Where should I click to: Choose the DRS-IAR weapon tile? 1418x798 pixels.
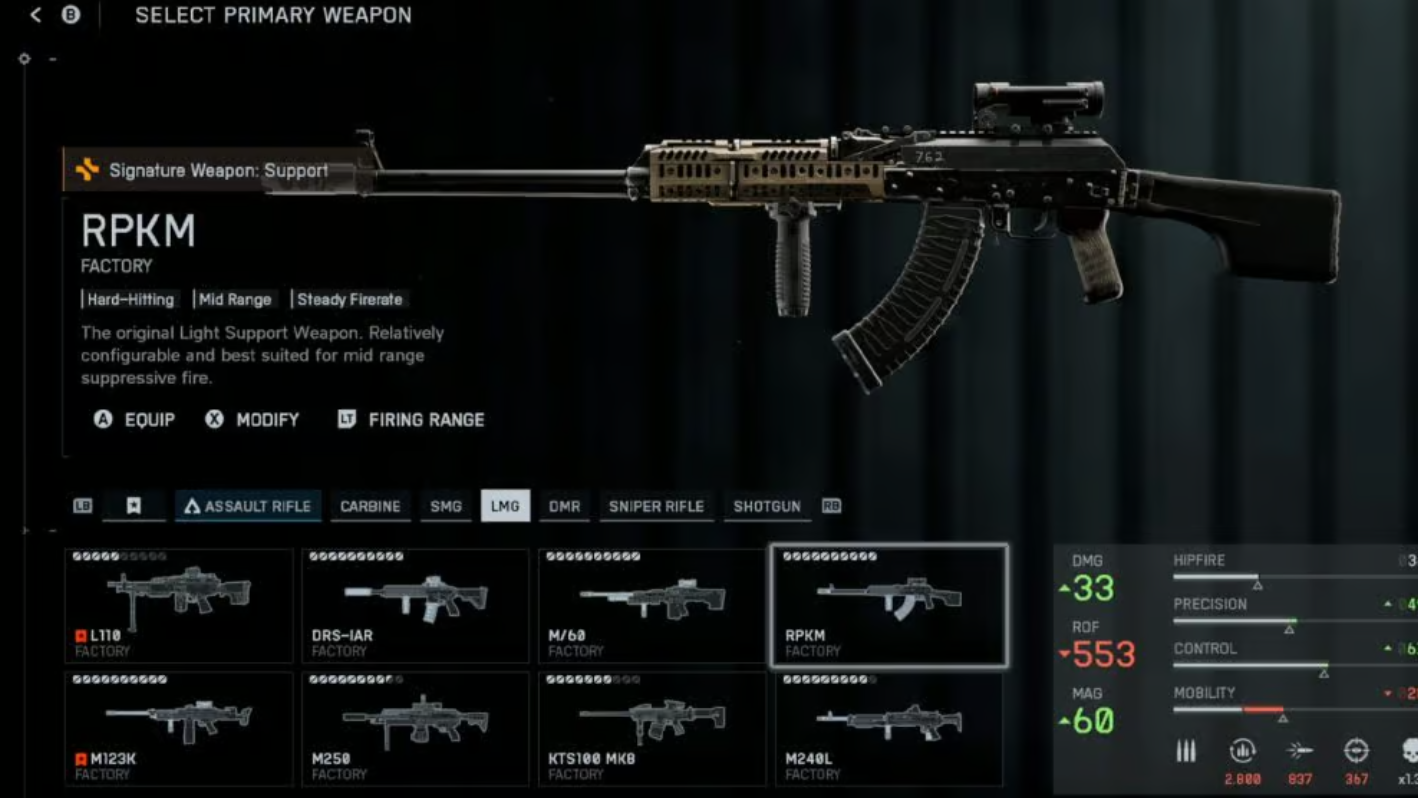click(415, 605)
